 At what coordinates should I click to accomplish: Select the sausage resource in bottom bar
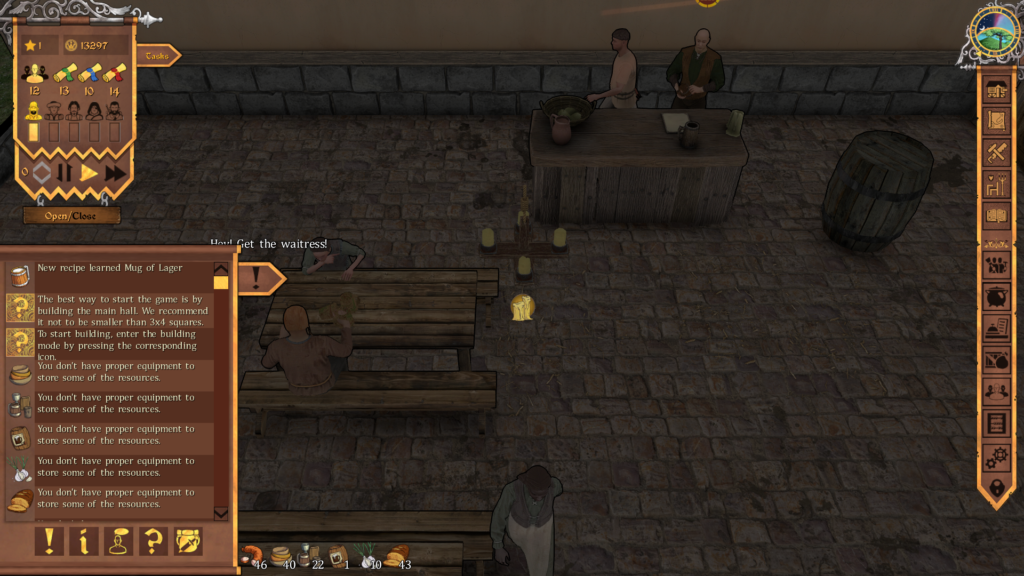coord(251,555)
